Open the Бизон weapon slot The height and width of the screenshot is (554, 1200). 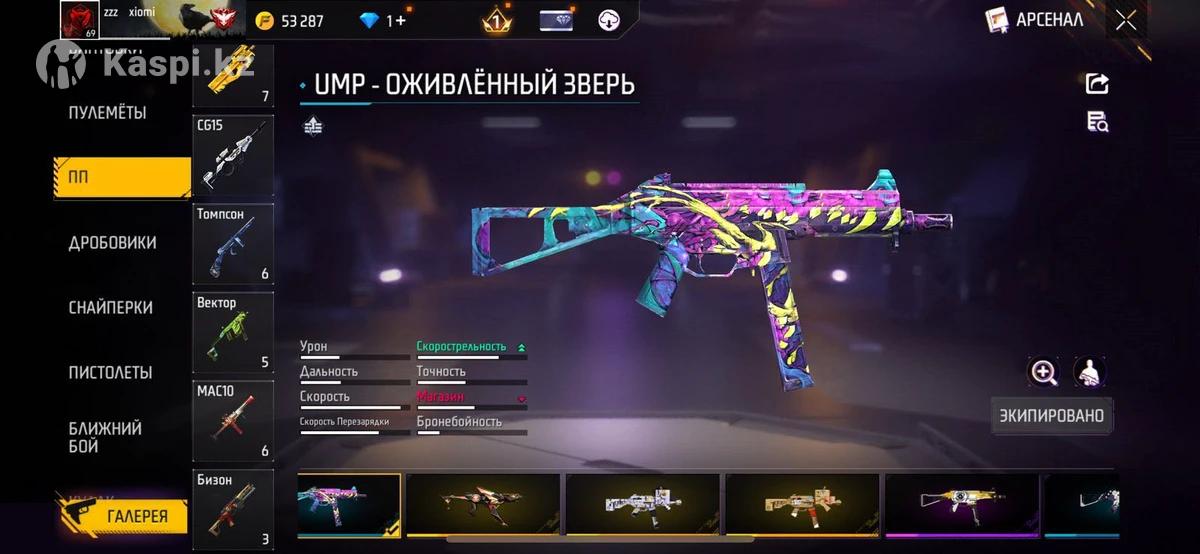233,508
